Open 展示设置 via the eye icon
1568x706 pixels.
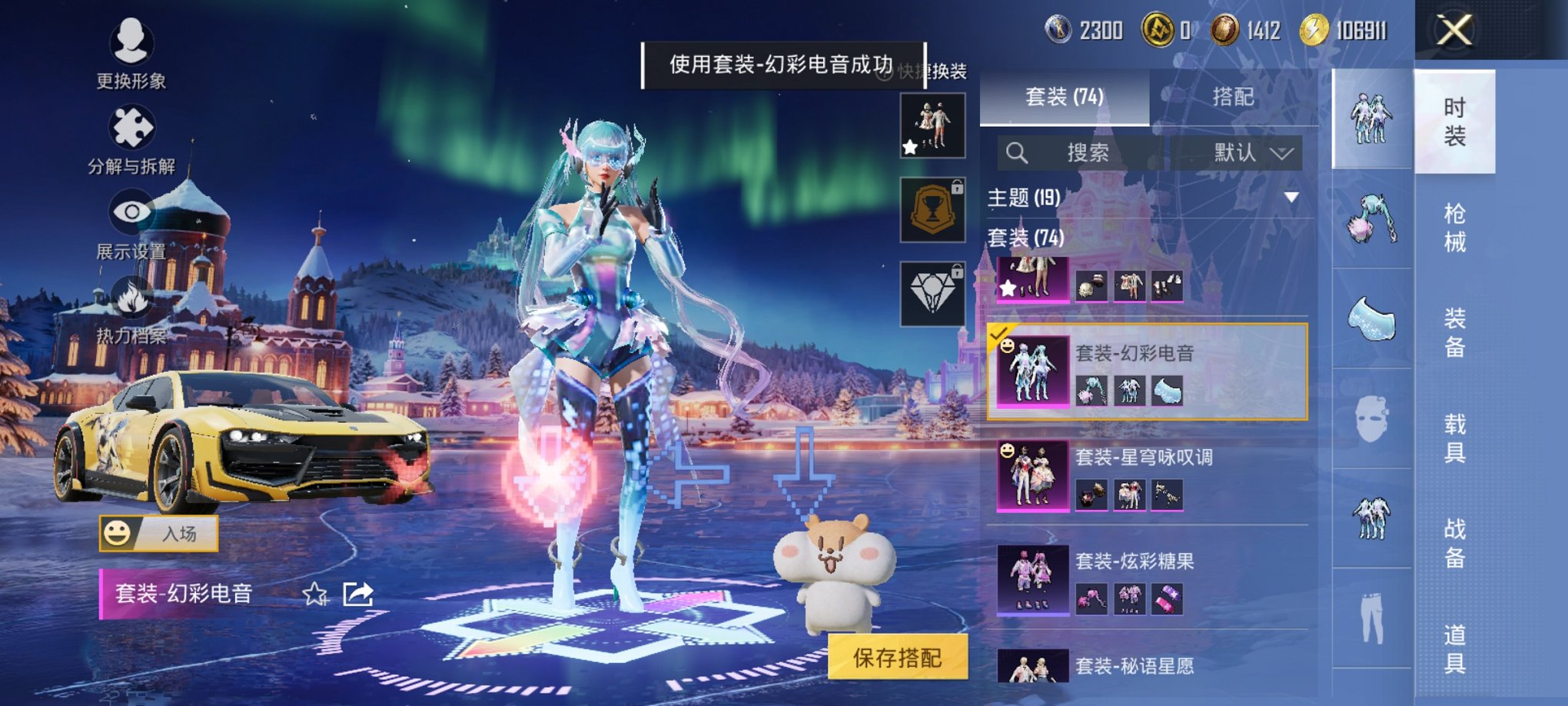click(x=131, y=210)
